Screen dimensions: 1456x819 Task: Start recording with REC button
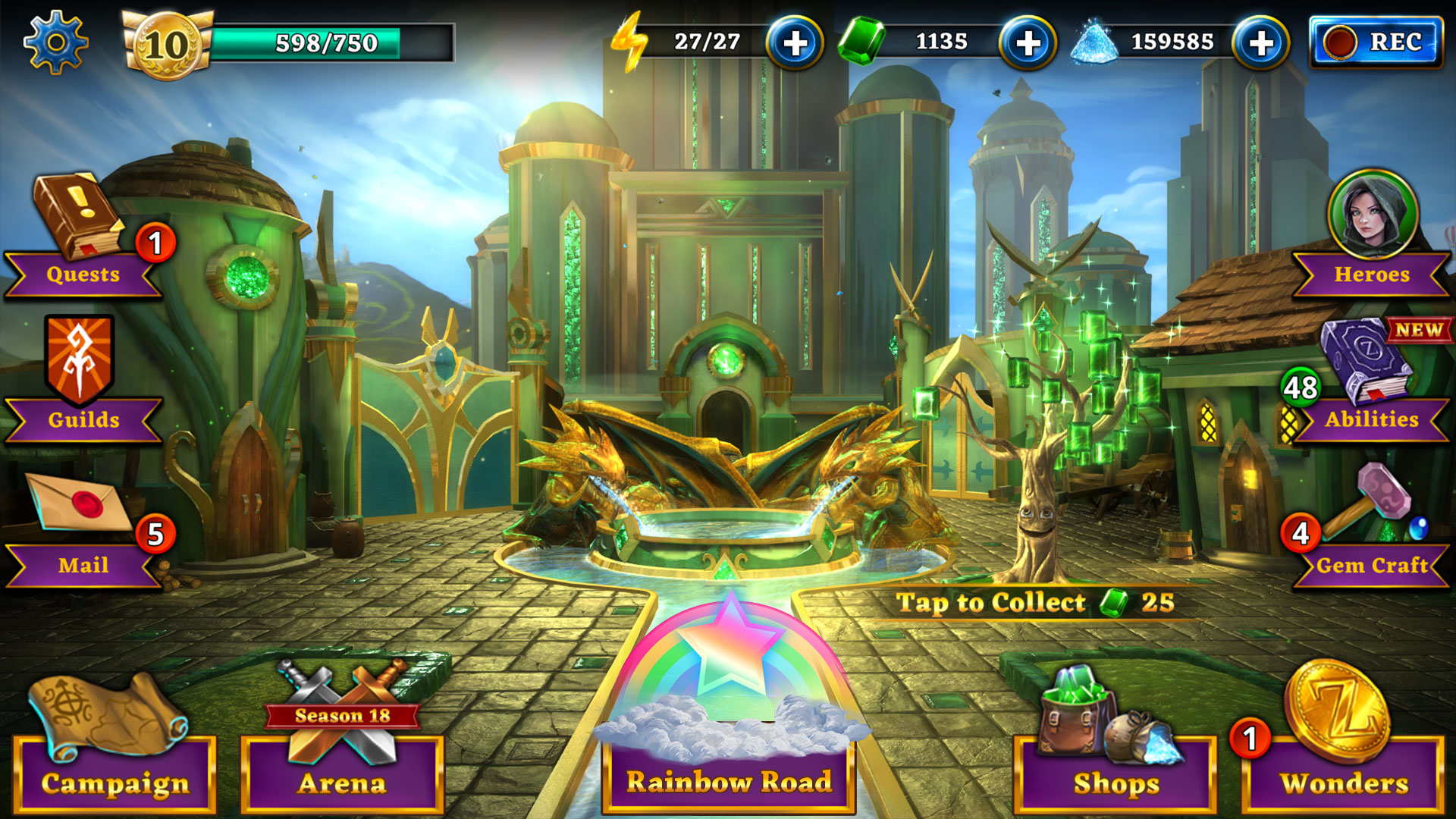click(1376, 42)
